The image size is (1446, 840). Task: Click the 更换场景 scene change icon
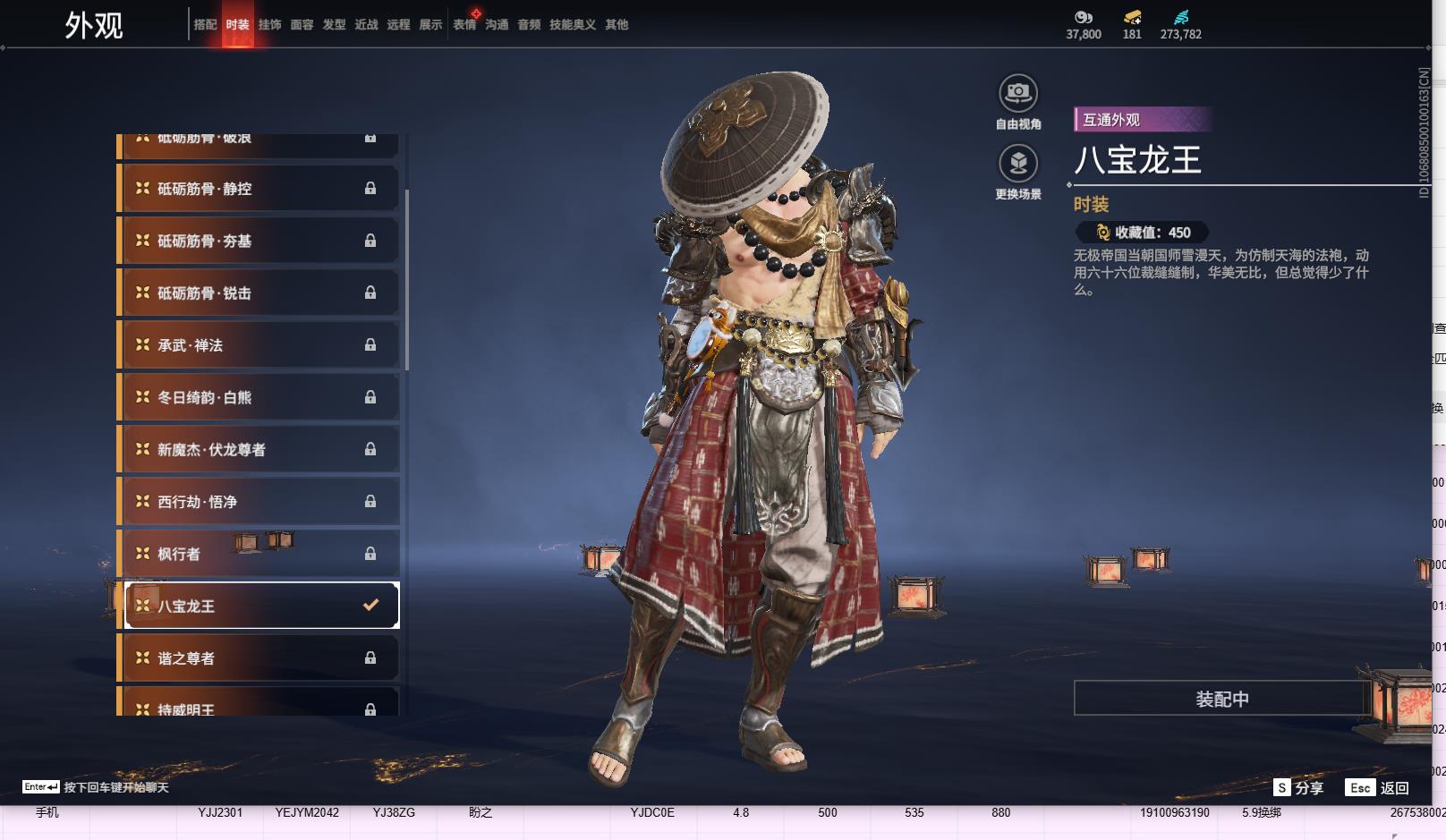pos(1018,164)
